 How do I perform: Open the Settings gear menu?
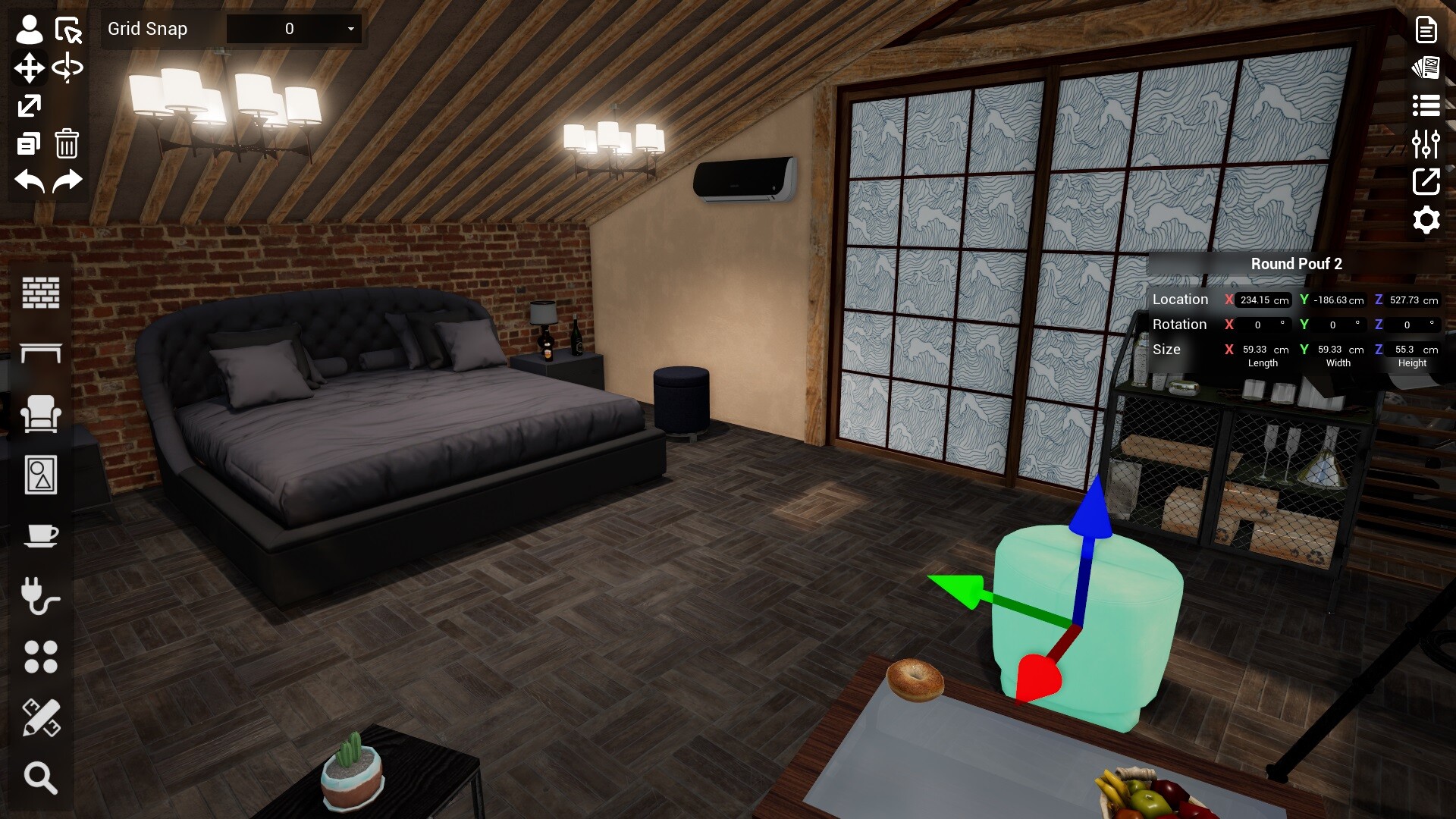tap(1426, 220)
